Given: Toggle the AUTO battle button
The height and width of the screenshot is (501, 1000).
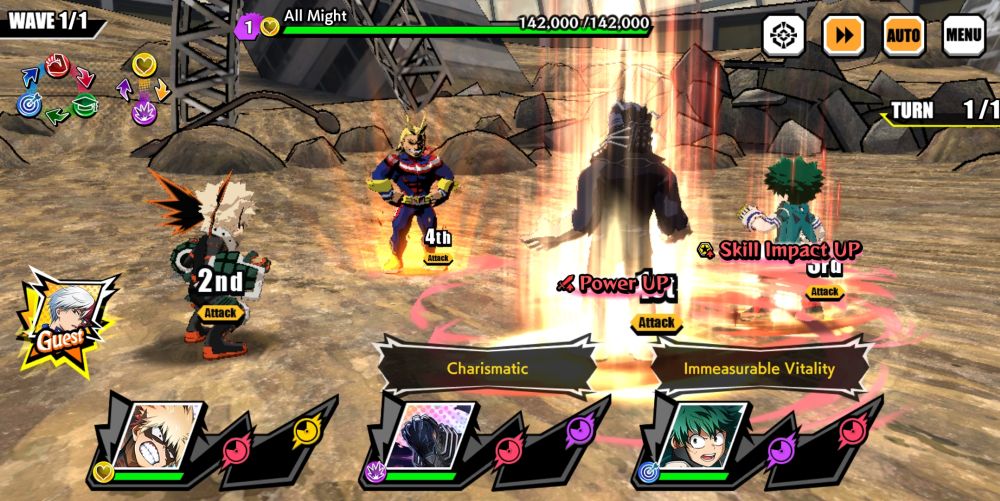Looking at the screenshot, I should coord(903,36).
